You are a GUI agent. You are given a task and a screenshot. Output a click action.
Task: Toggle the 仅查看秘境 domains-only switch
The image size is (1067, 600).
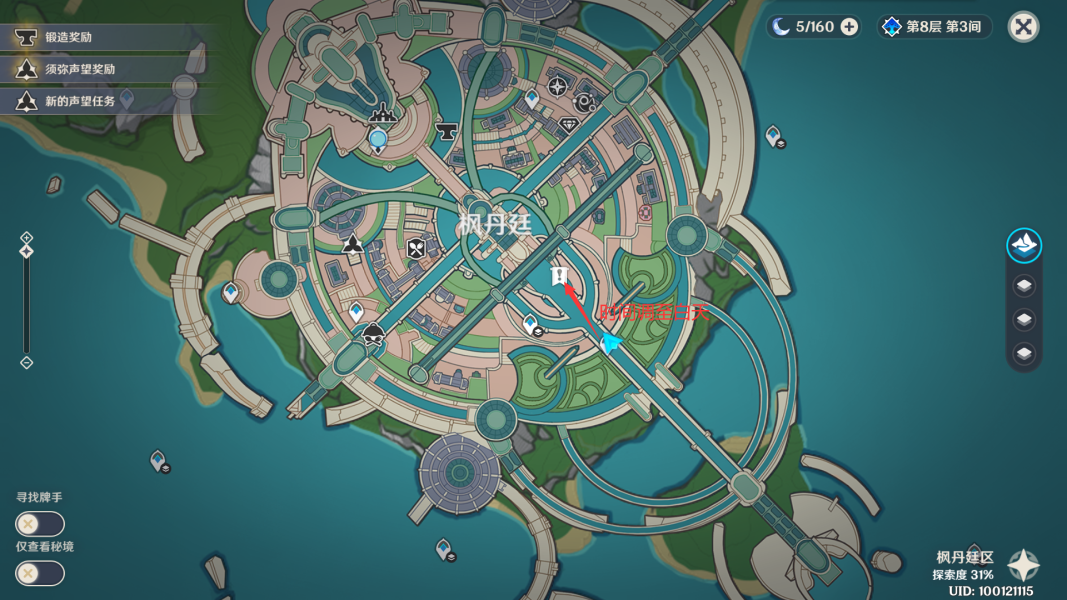tap(40, 573)
